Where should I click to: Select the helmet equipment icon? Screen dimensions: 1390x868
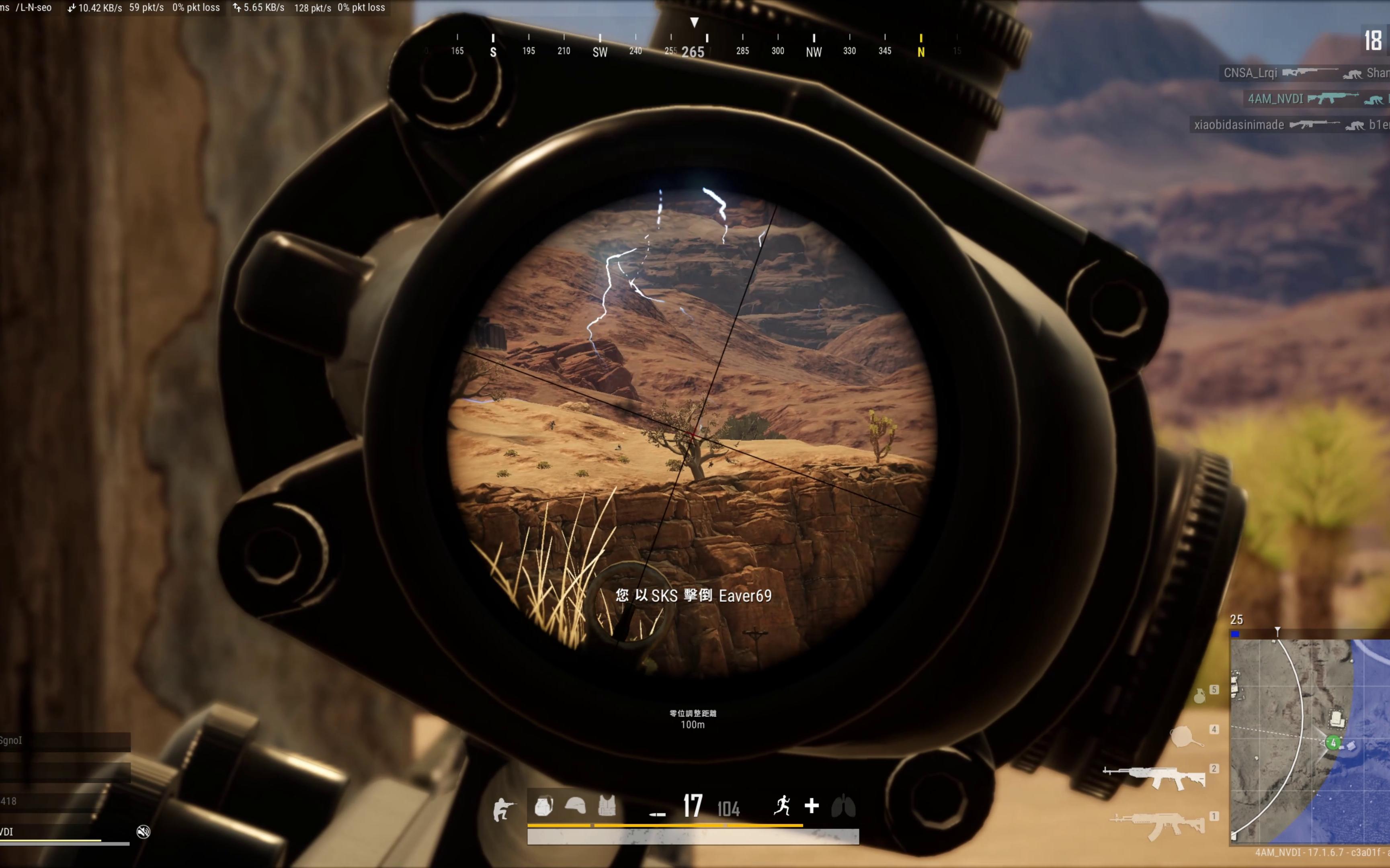tap(575, 806)
